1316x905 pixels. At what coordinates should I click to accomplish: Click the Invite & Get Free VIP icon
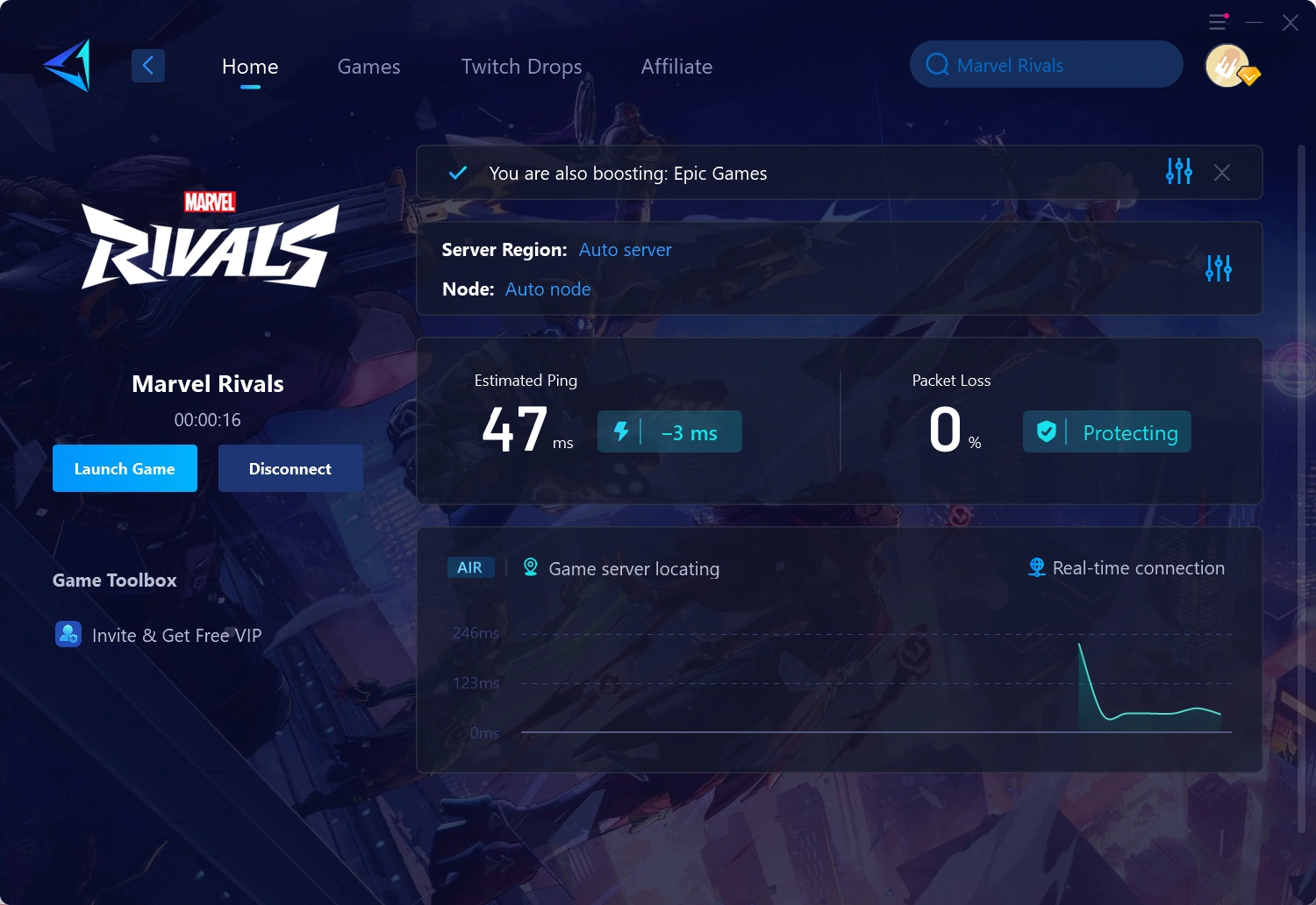tap(68, 634)
